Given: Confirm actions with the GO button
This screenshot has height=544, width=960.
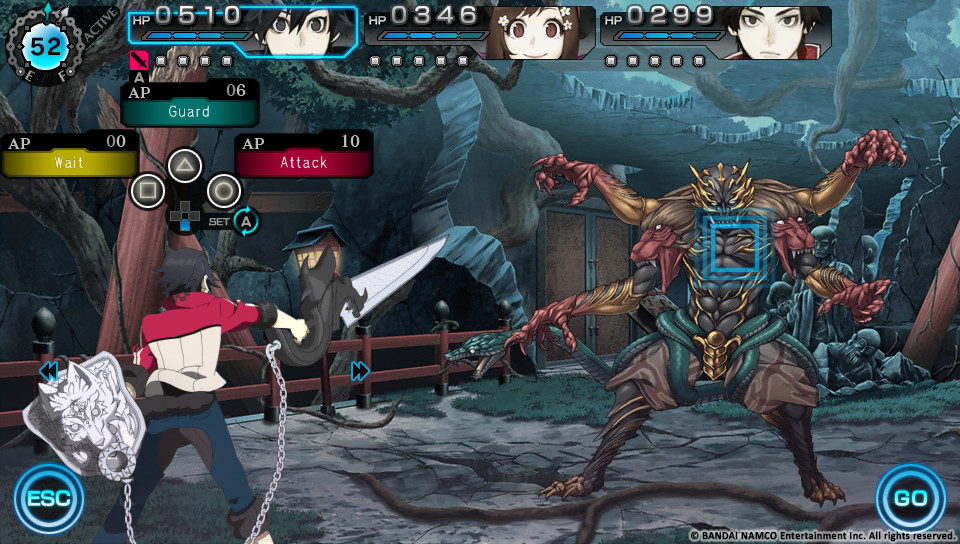Looking at the screenshot, I should click(x=910, y=497).
